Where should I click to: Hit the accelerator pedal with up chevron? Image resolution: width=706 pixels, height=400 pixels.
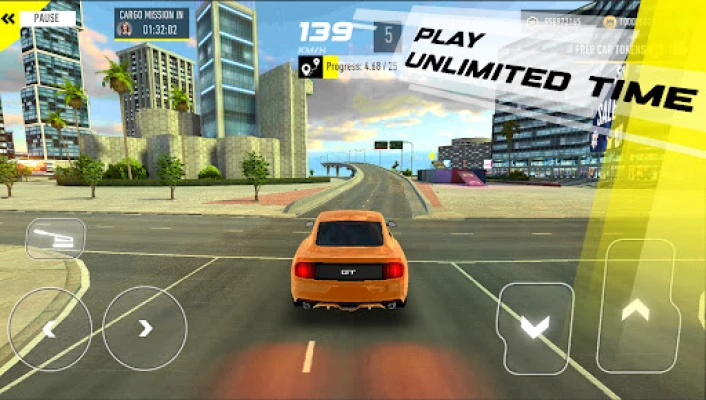635,307
